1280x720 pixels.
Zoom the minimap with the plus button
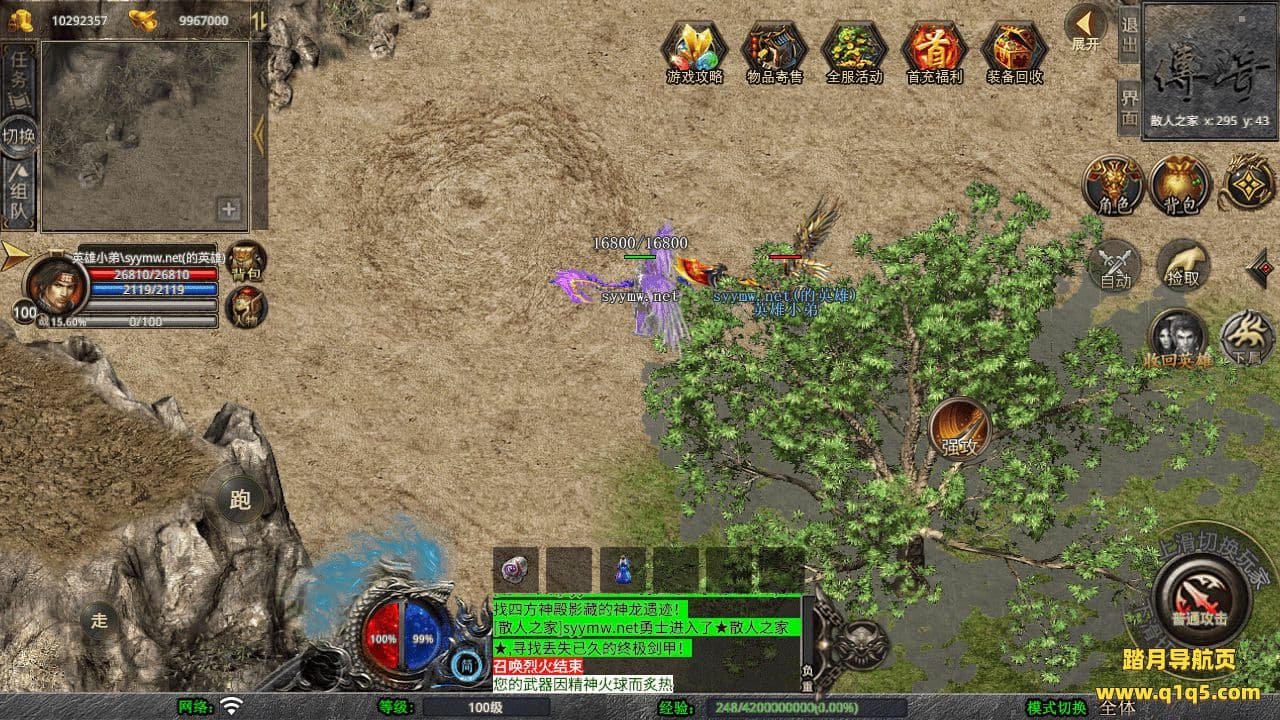click(229, 209)
